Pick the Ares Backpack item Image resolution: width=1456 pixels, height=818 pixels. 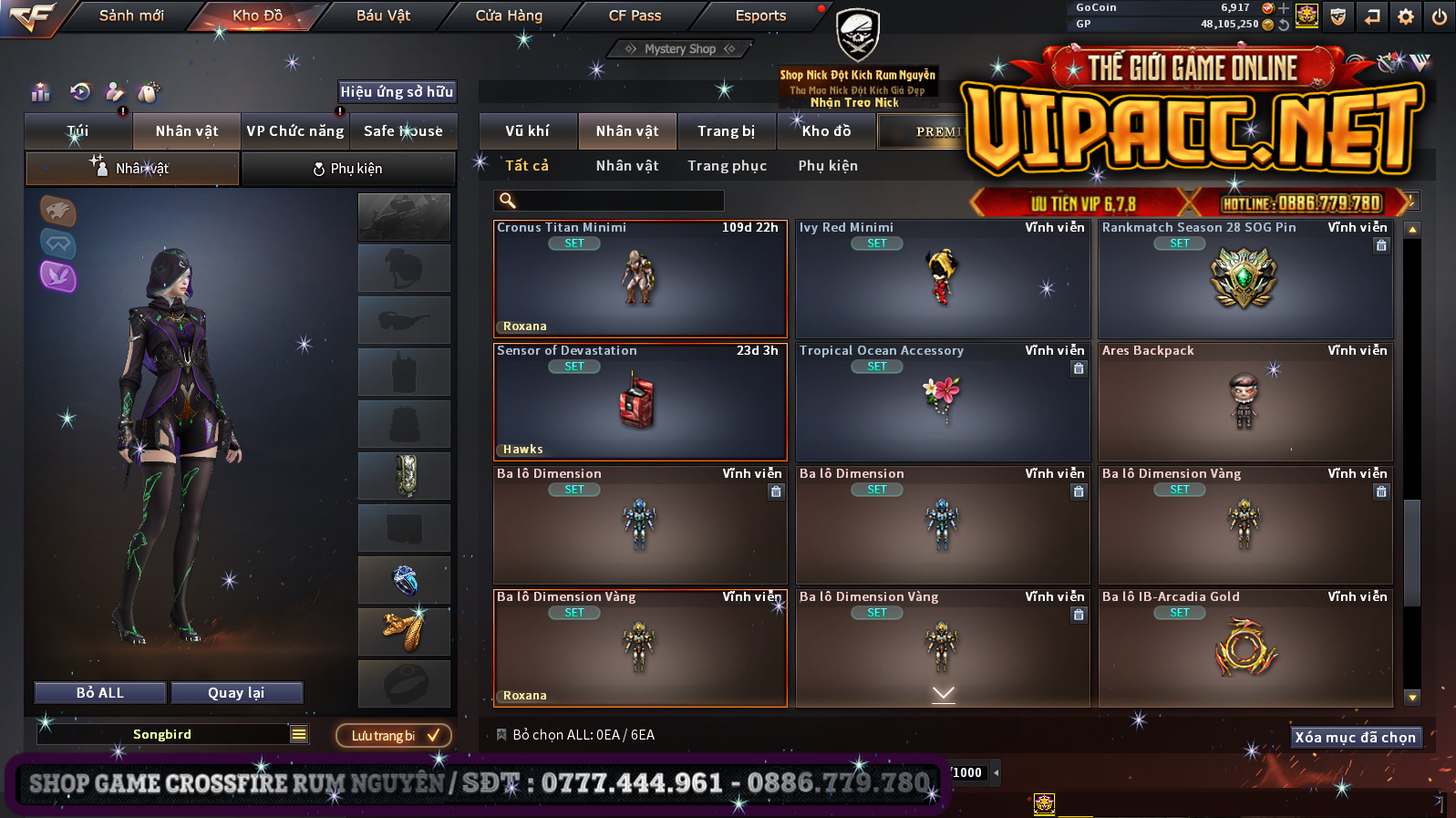pyautogui.click(x=1245, y=402)
